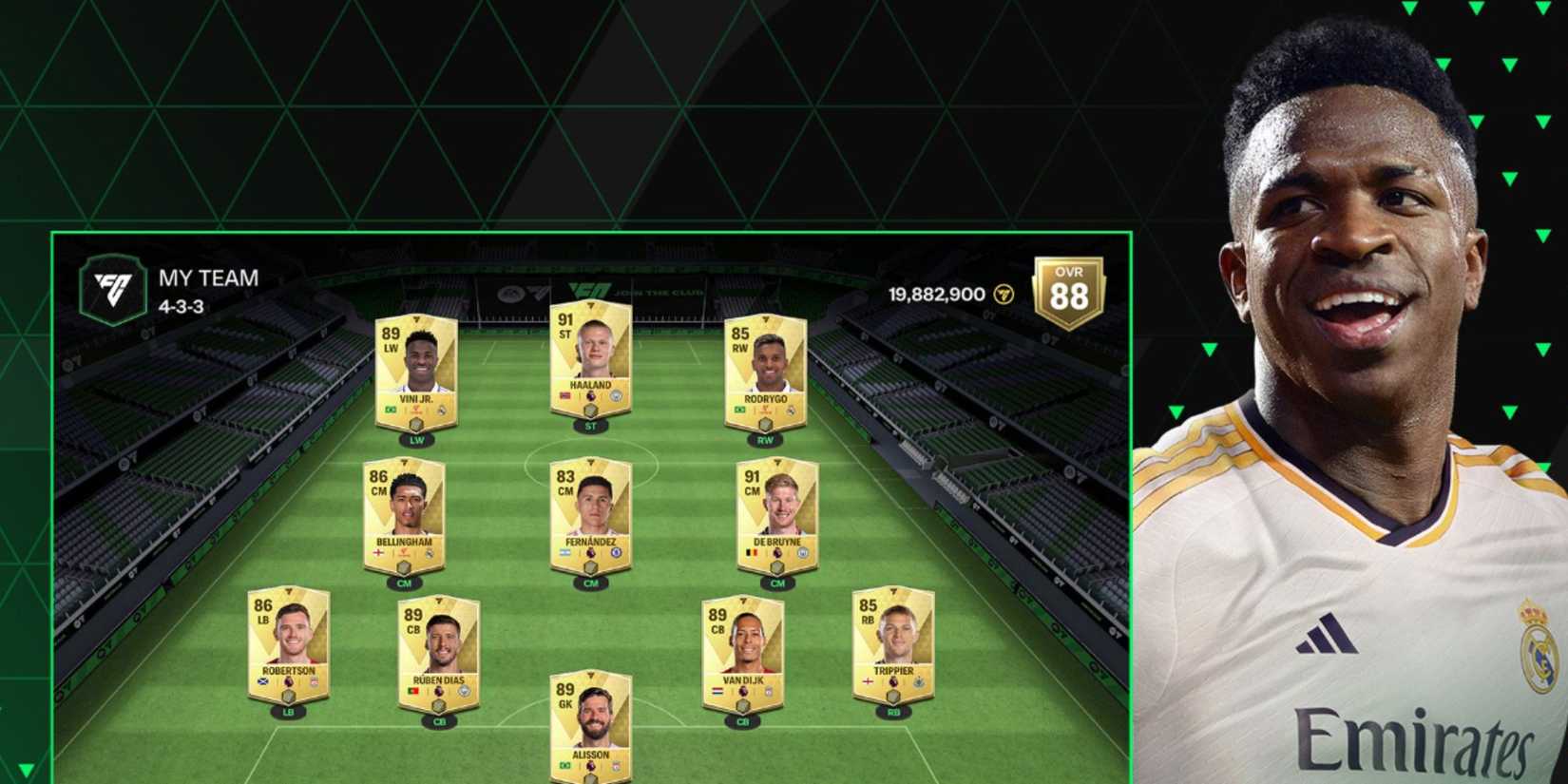This screenshot has height=784, width=1568.
Task: Select Fernández's player card
Action: [593, 513]
